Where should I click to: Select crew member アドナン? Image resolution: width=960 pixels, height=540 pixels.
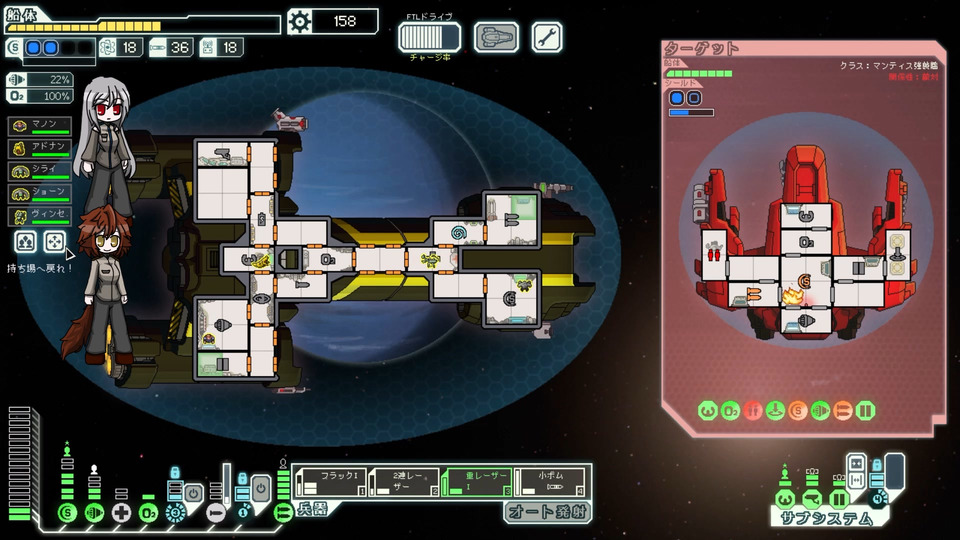tap(41, 148)
